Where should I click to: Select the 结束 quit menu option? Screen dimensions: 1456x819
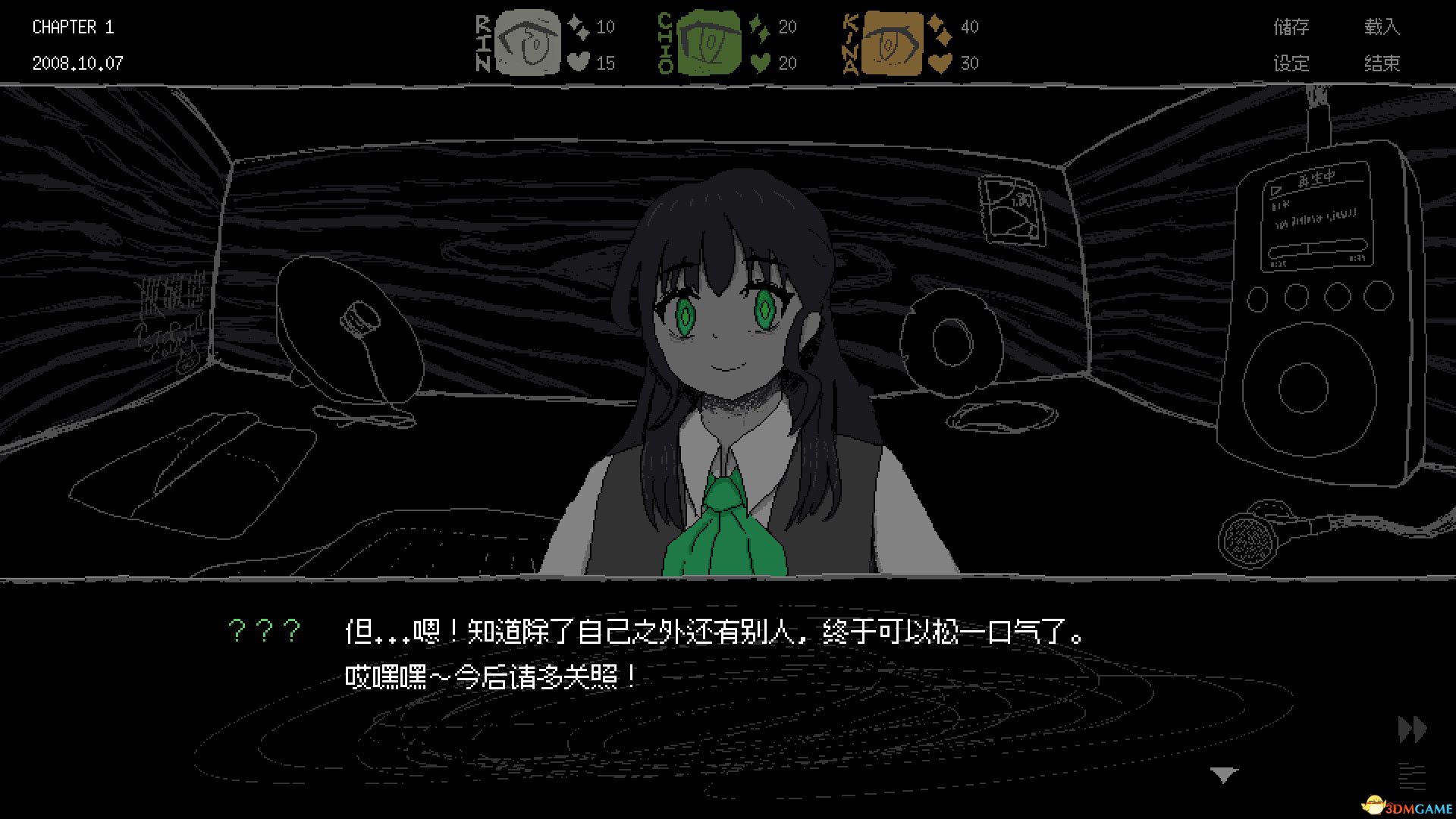tap(1382, 64)
